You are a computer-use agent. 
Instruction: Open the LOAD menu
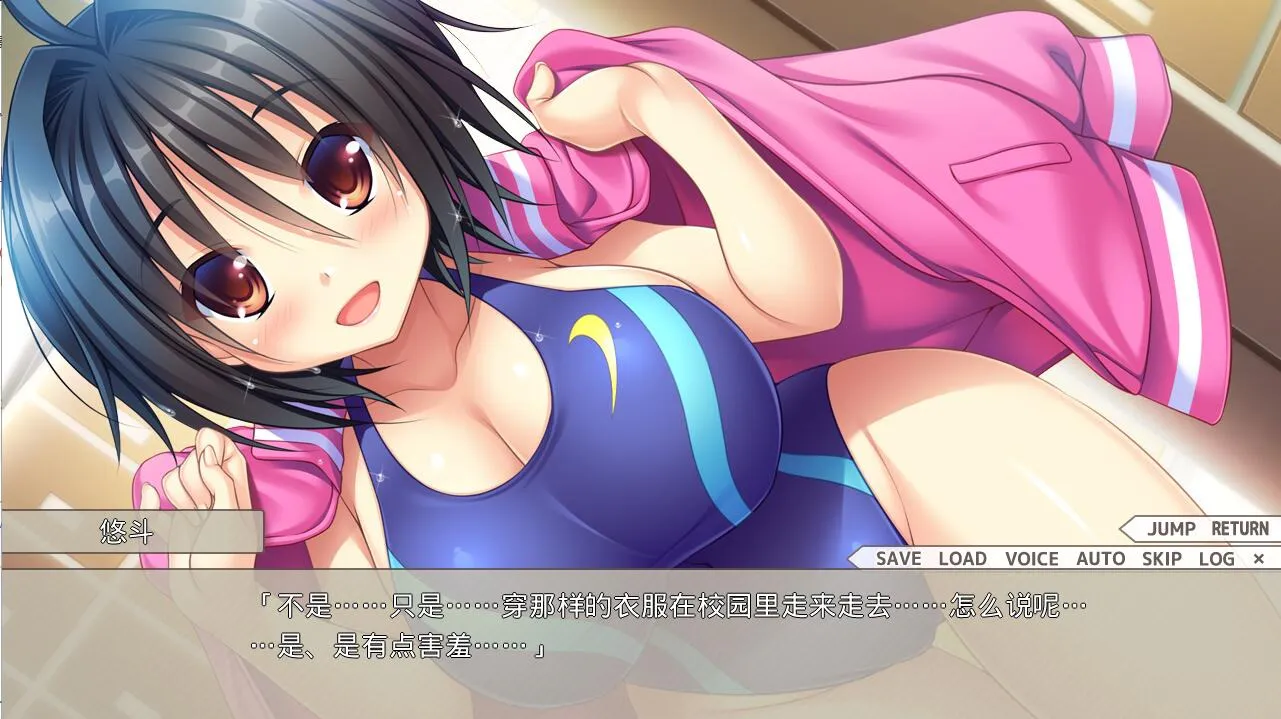click(962, 559)
